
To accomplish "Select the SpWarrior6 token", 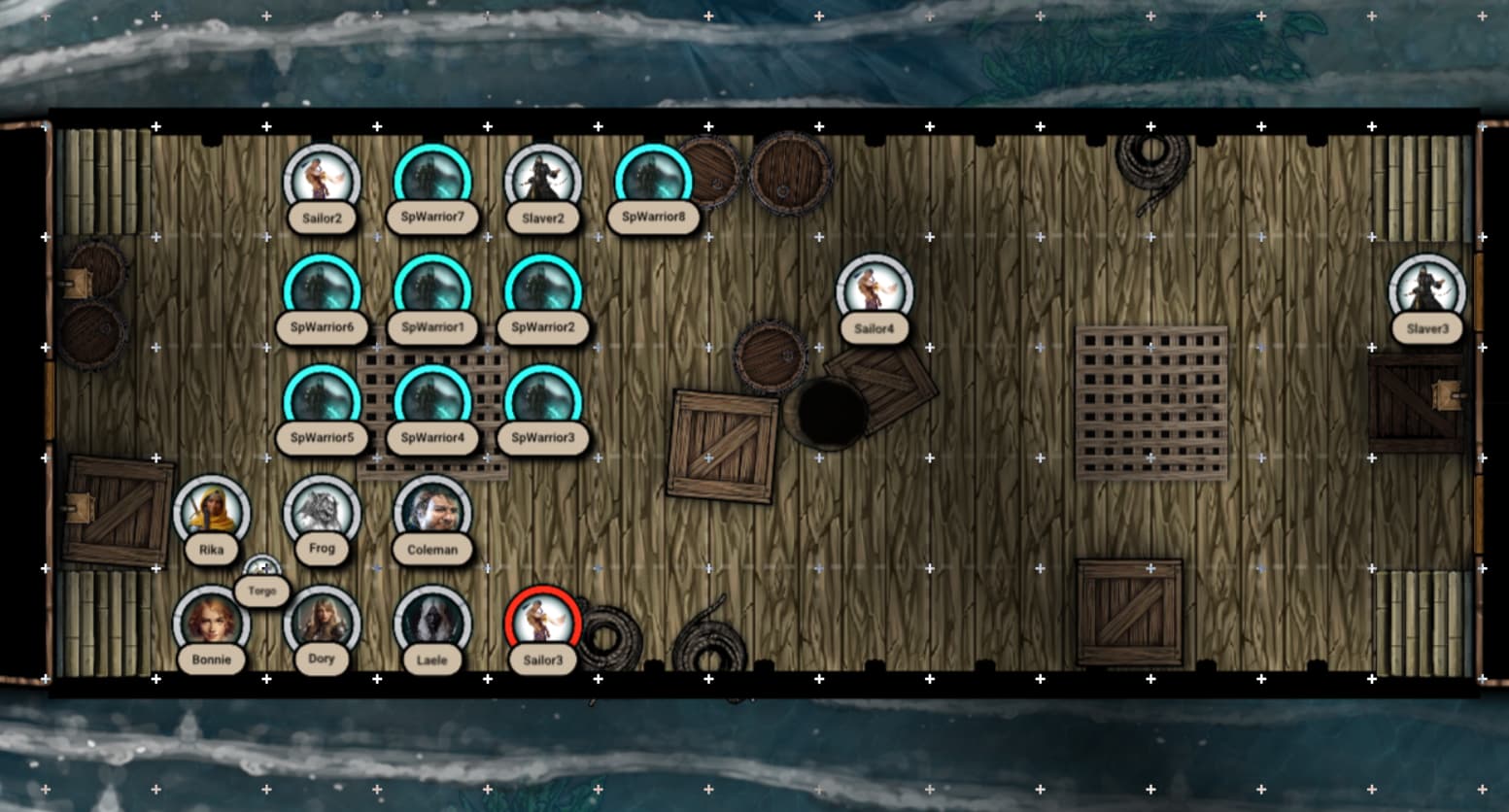I will pyautogui.click(x=322, y=292).
